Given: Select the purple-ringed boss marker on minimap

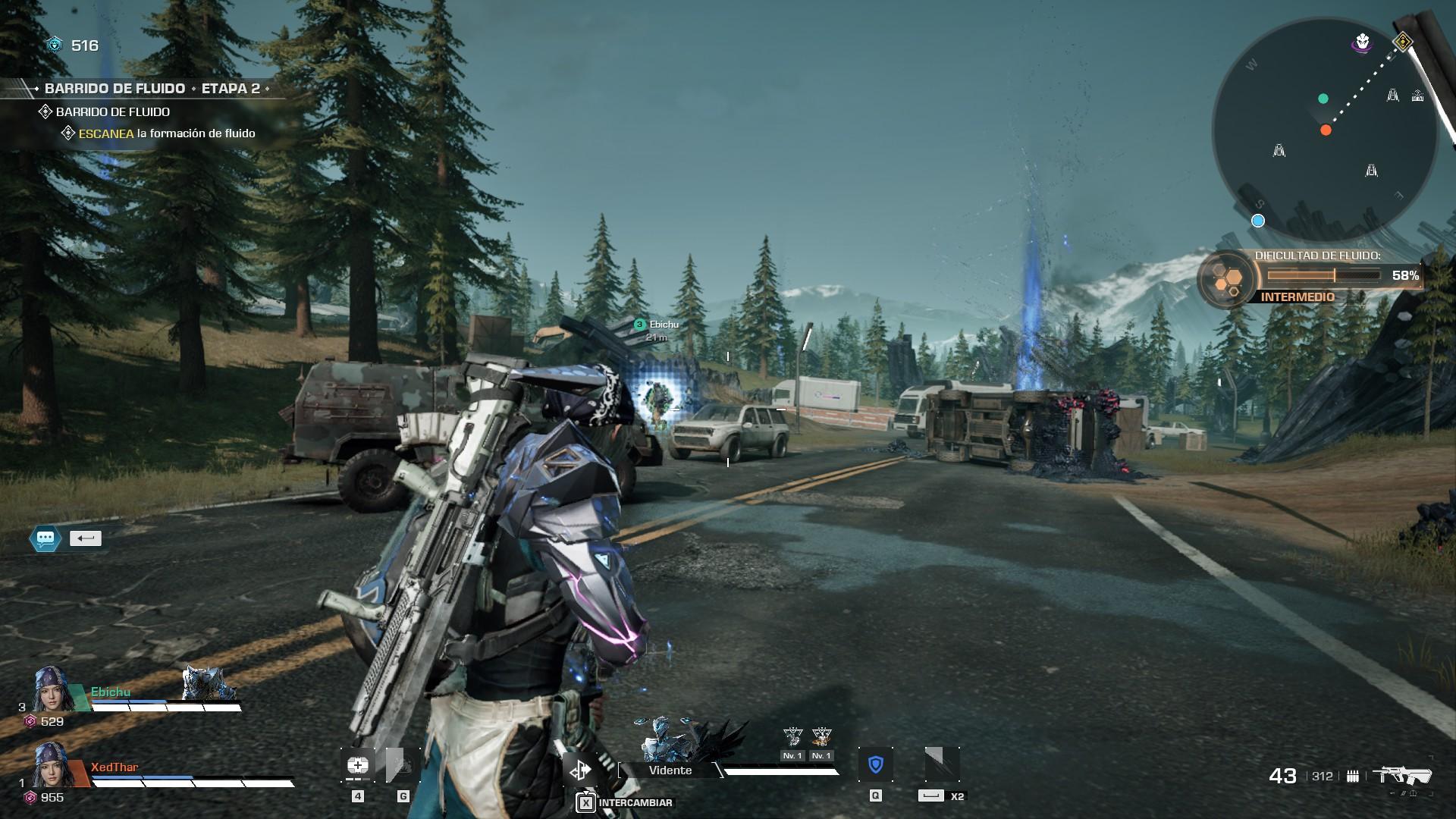Looking at the screenshot, I should pos(1363,42).
